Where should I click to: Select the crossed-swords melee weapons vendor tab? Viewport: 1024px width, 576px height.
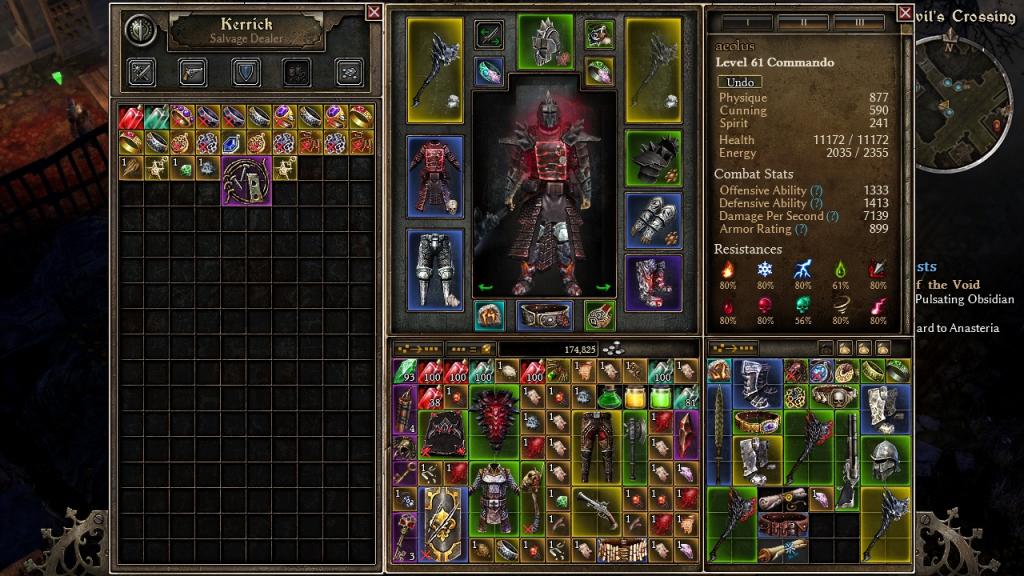[141, 72]
